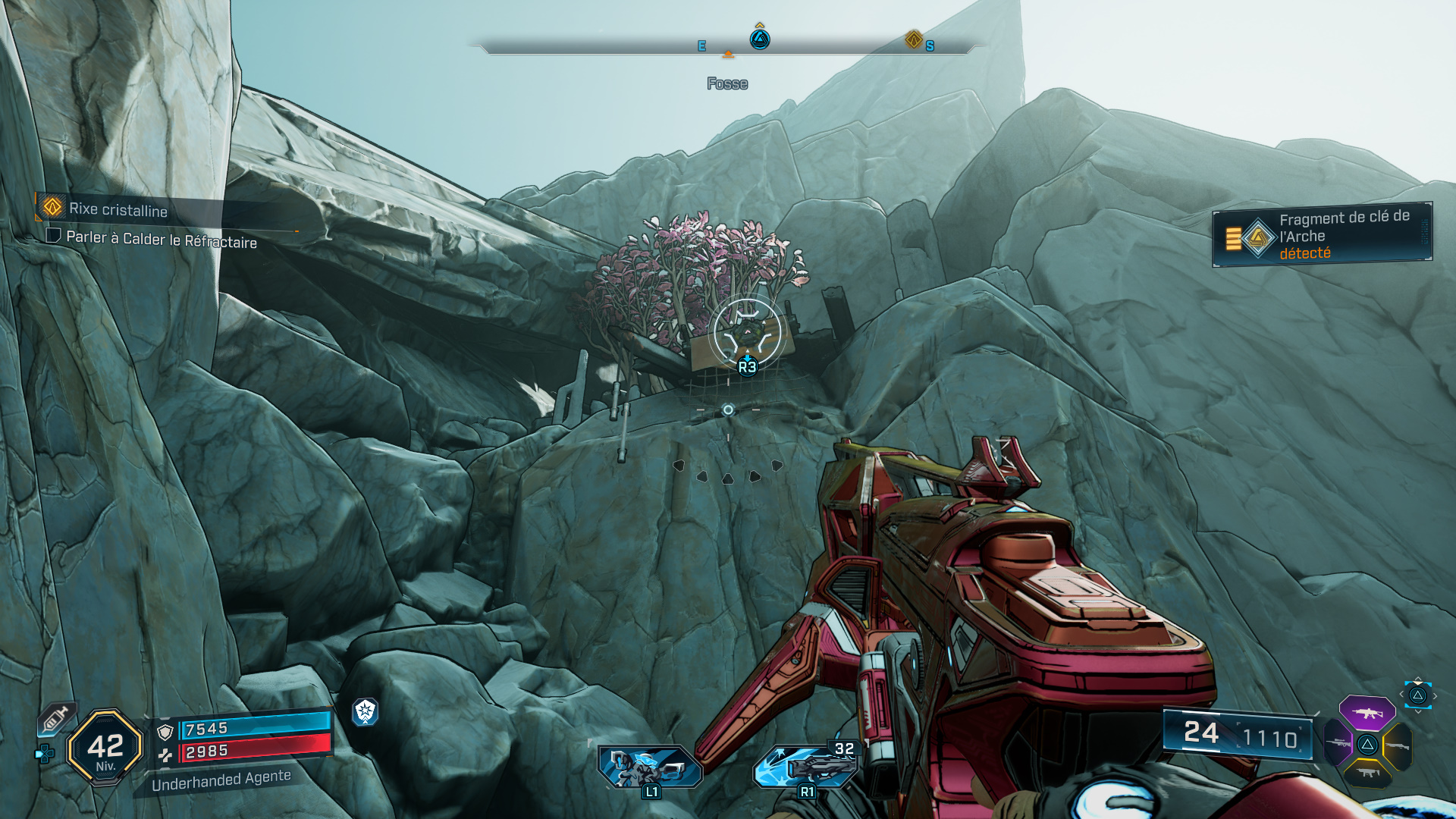Click the blue-framed d-pad selector icon
1456x819 pixels.
[1417, 695]
